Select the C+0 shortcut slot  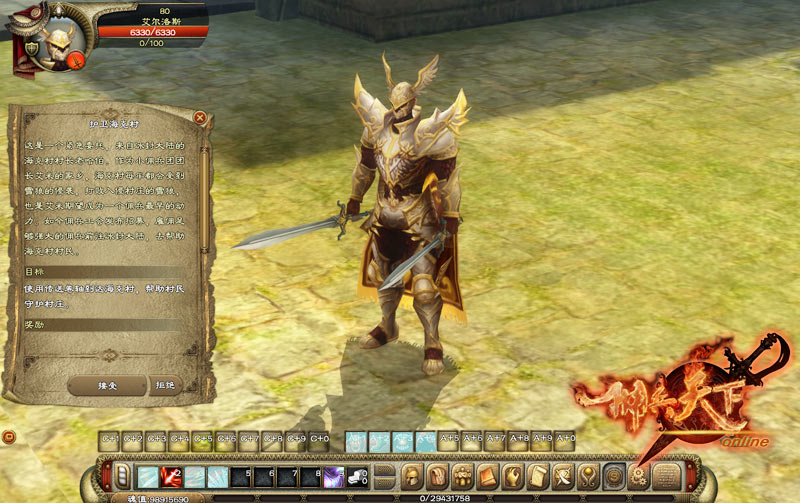pos(319,439)
